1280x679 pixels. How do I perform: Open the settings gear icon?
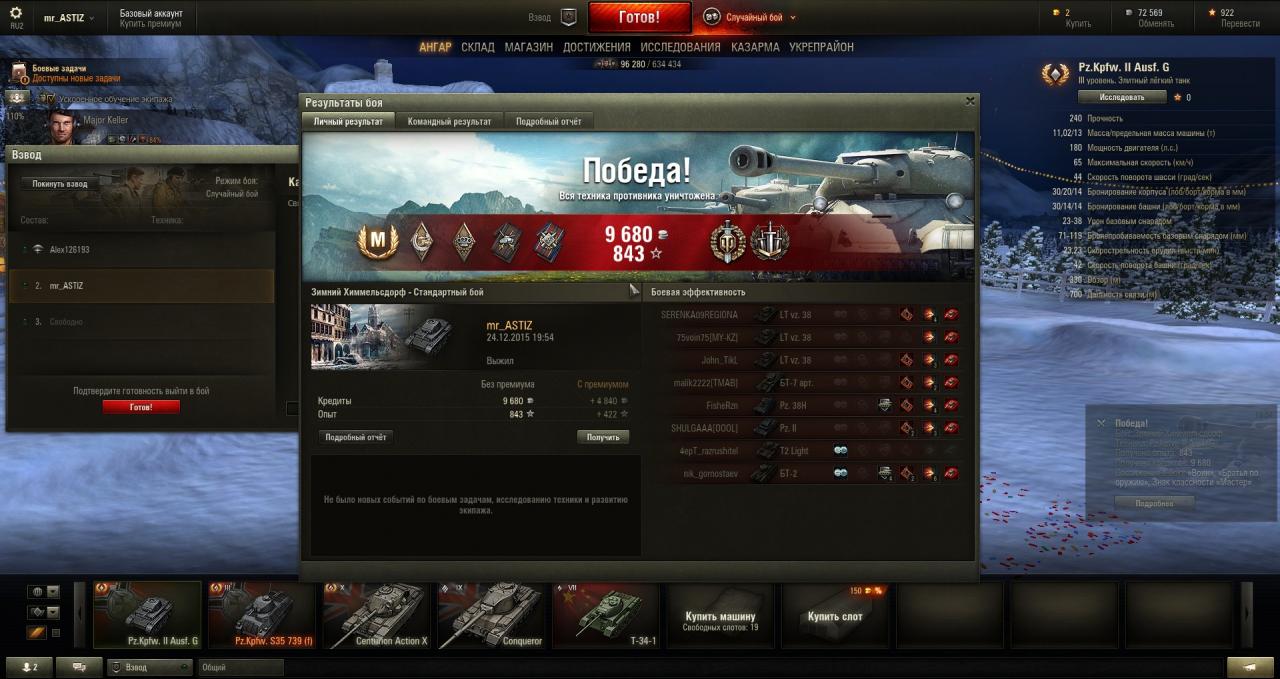point(15,13)
